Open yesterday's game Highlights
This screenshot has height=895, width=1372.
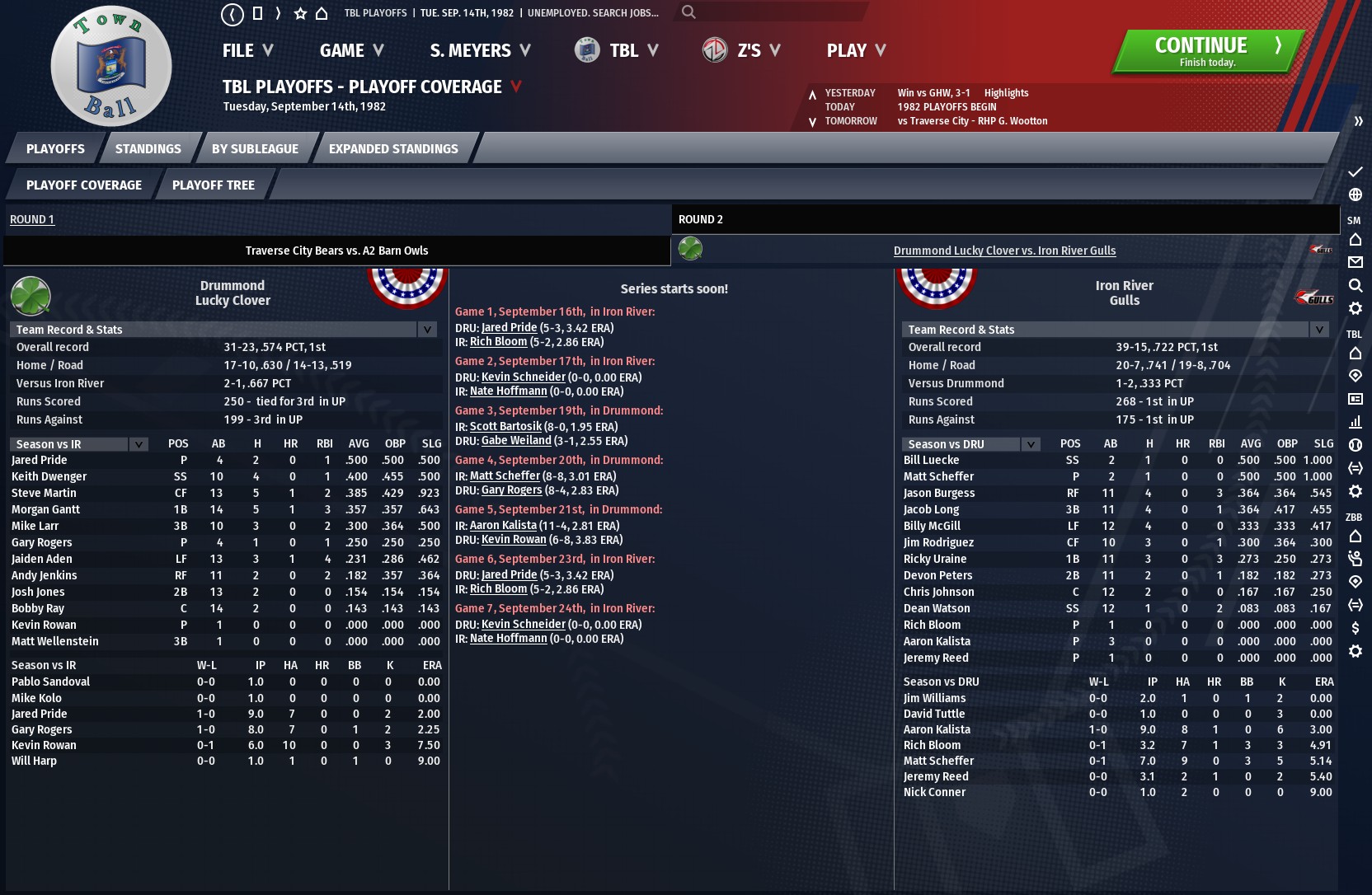point(1006,93)
